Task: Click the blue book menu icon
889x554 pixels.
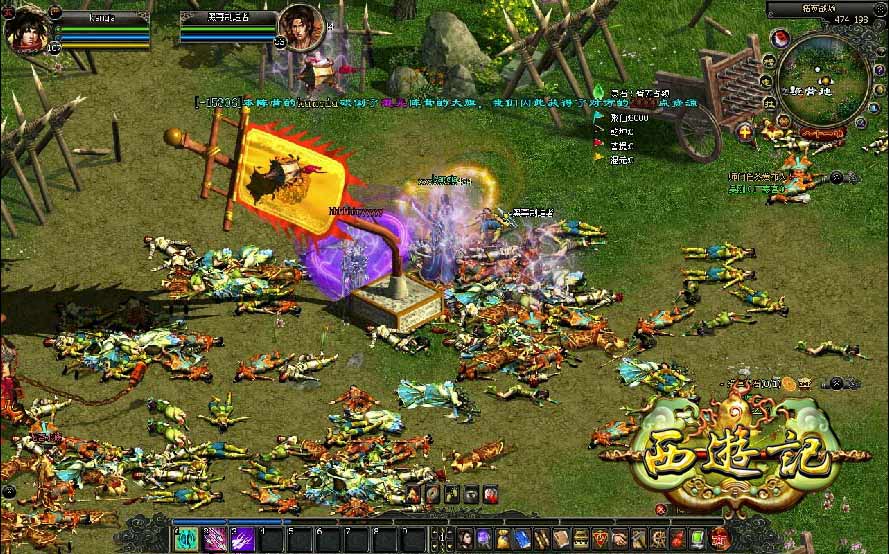Action: [523, 538]
